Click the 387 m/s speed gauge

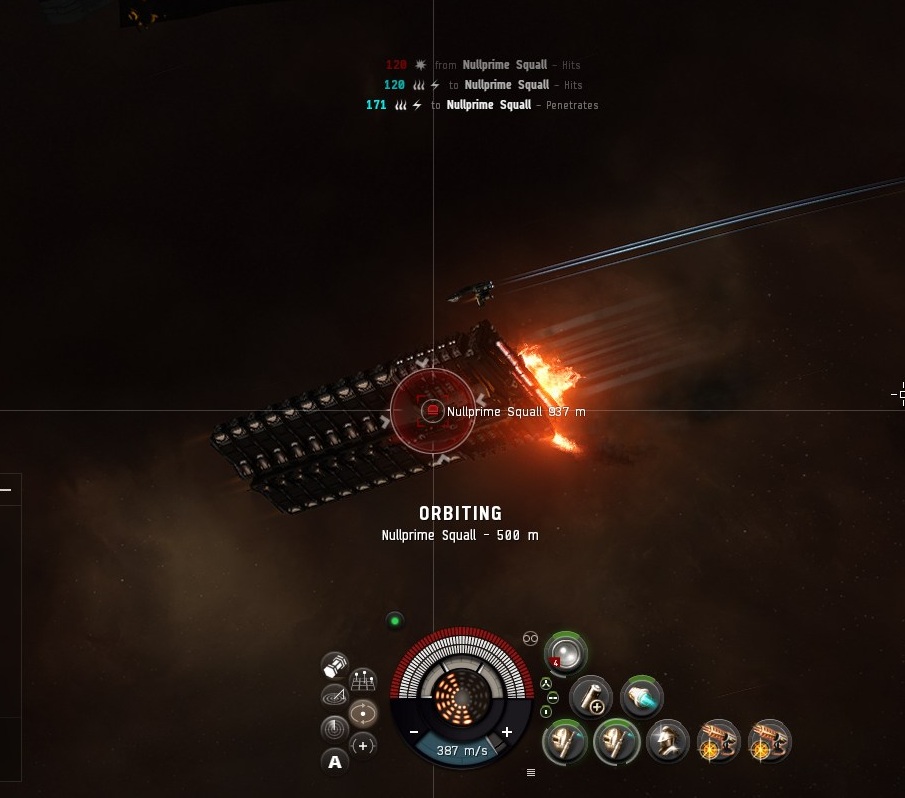pos(461,751)
